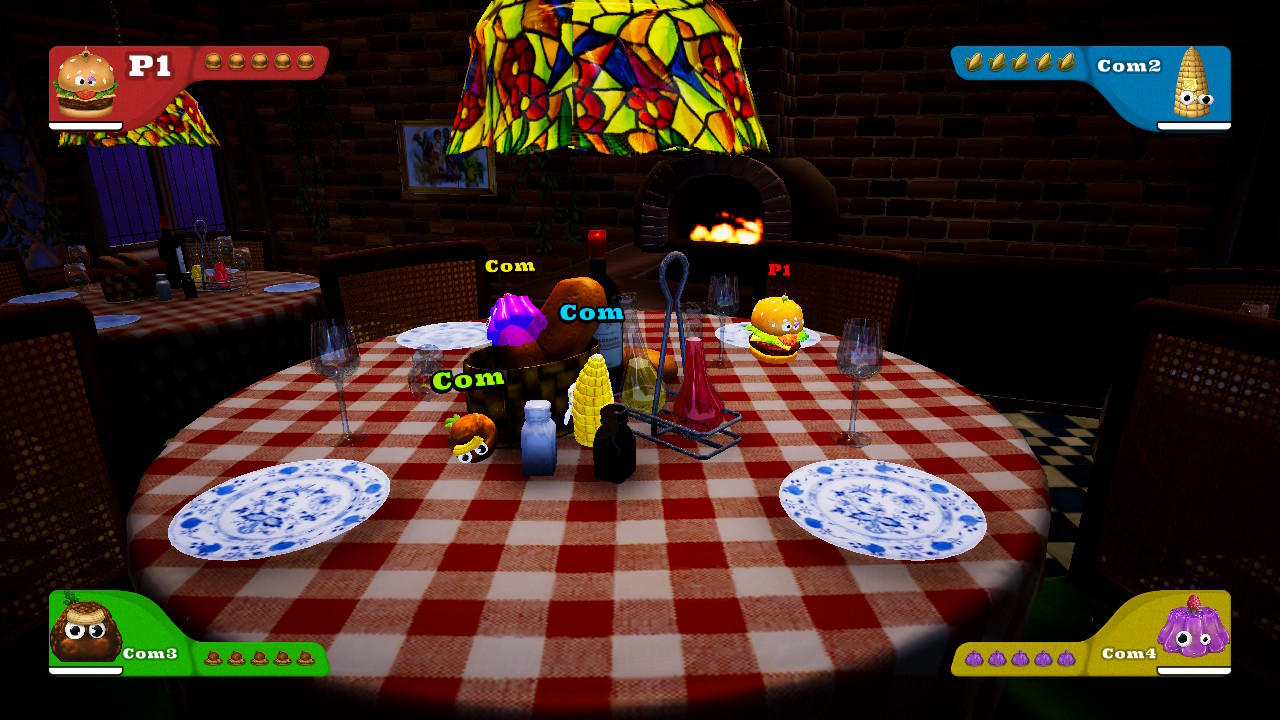Select the Com2 corn cob portrait icon

point(1196,85)
